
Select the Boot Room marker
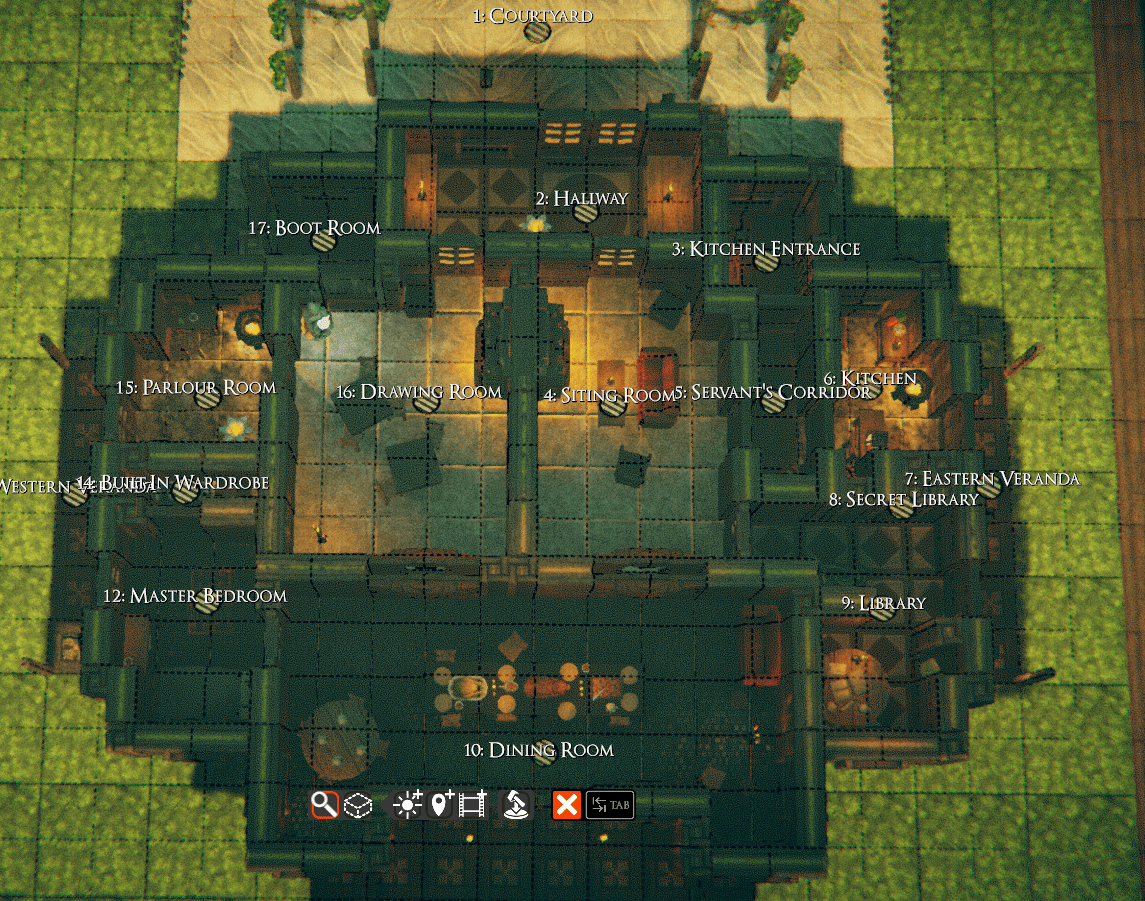click(x=322, y=241)
